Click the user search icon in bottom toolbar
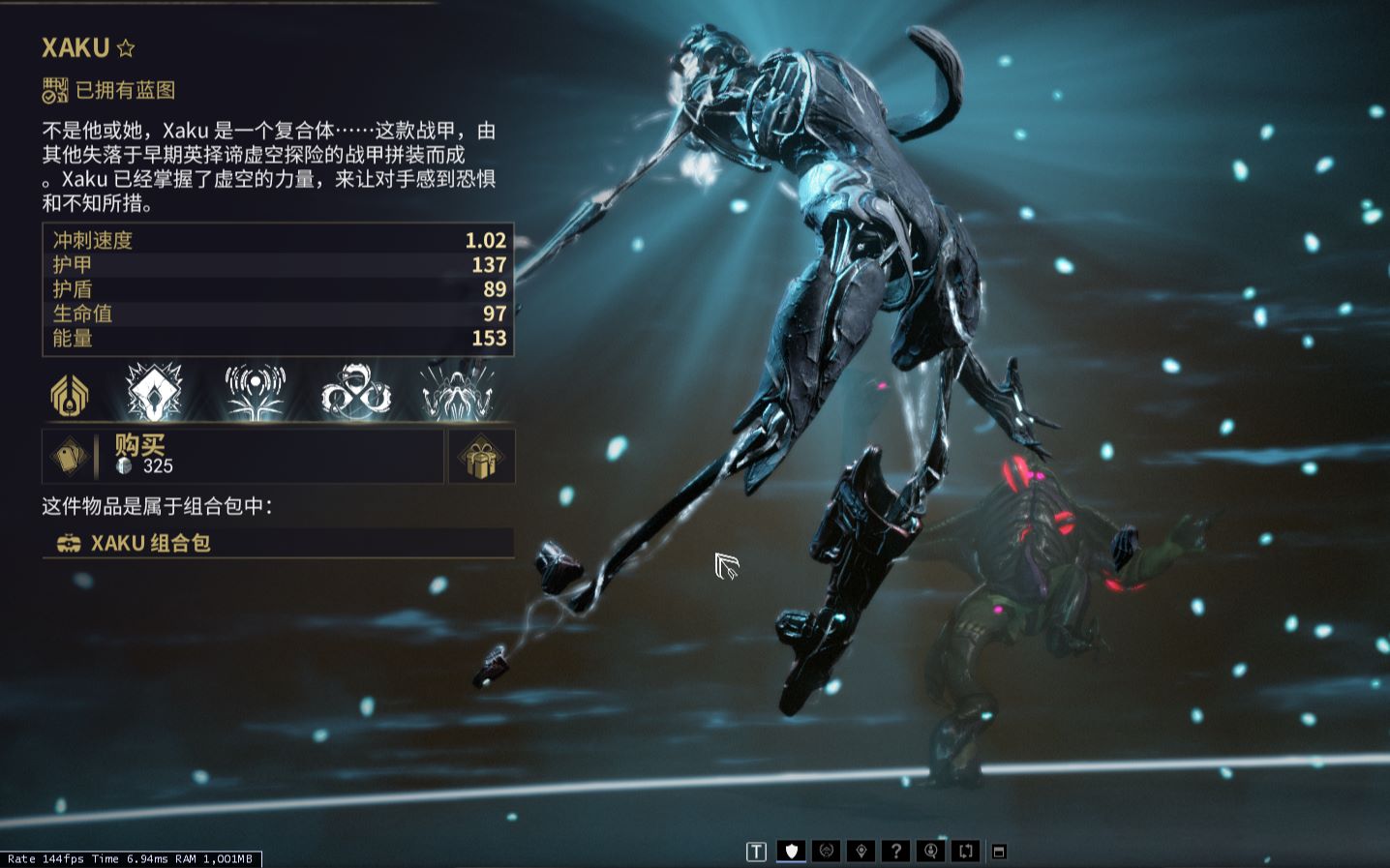Image resolution: width=1390 pixels, height=868 pixels. tap(930, 852)
